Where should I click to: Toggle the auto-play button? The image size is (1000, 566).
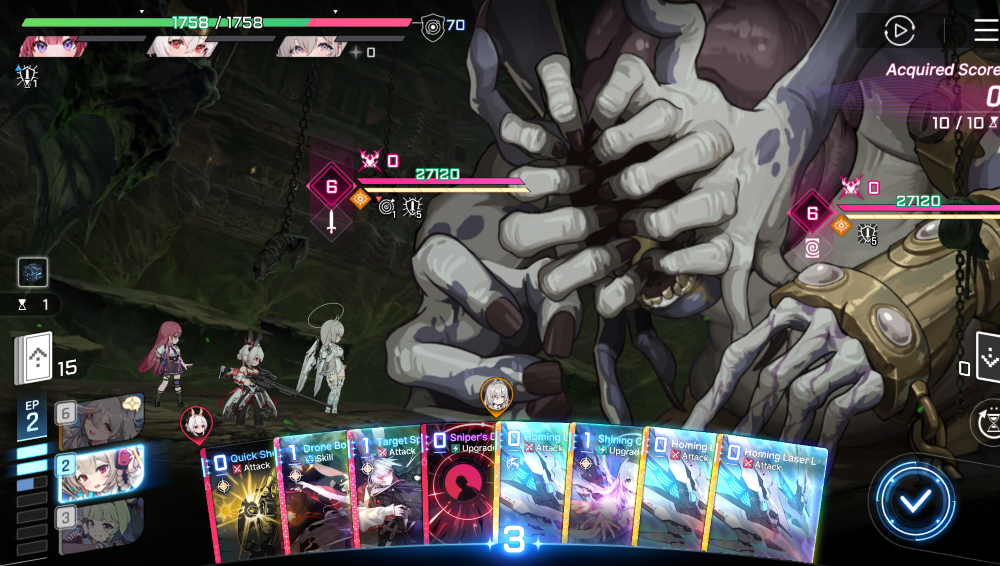pyautogui.click(x=899, y=31)
